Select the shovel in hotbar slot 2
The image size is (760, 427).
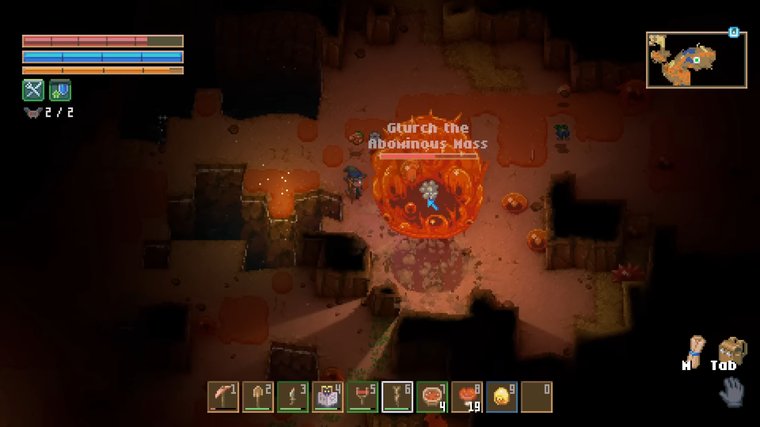point(258,396)
